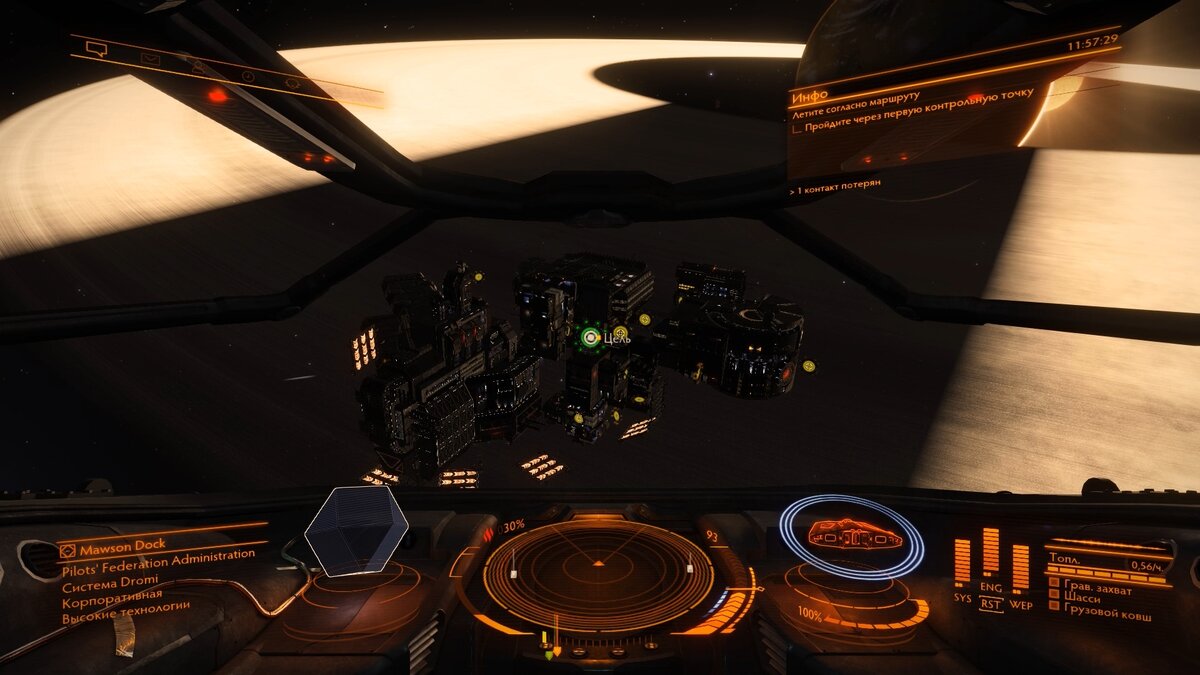Open the Инфо mission panel header
The image size is (1200, 675).
[810, 97]
